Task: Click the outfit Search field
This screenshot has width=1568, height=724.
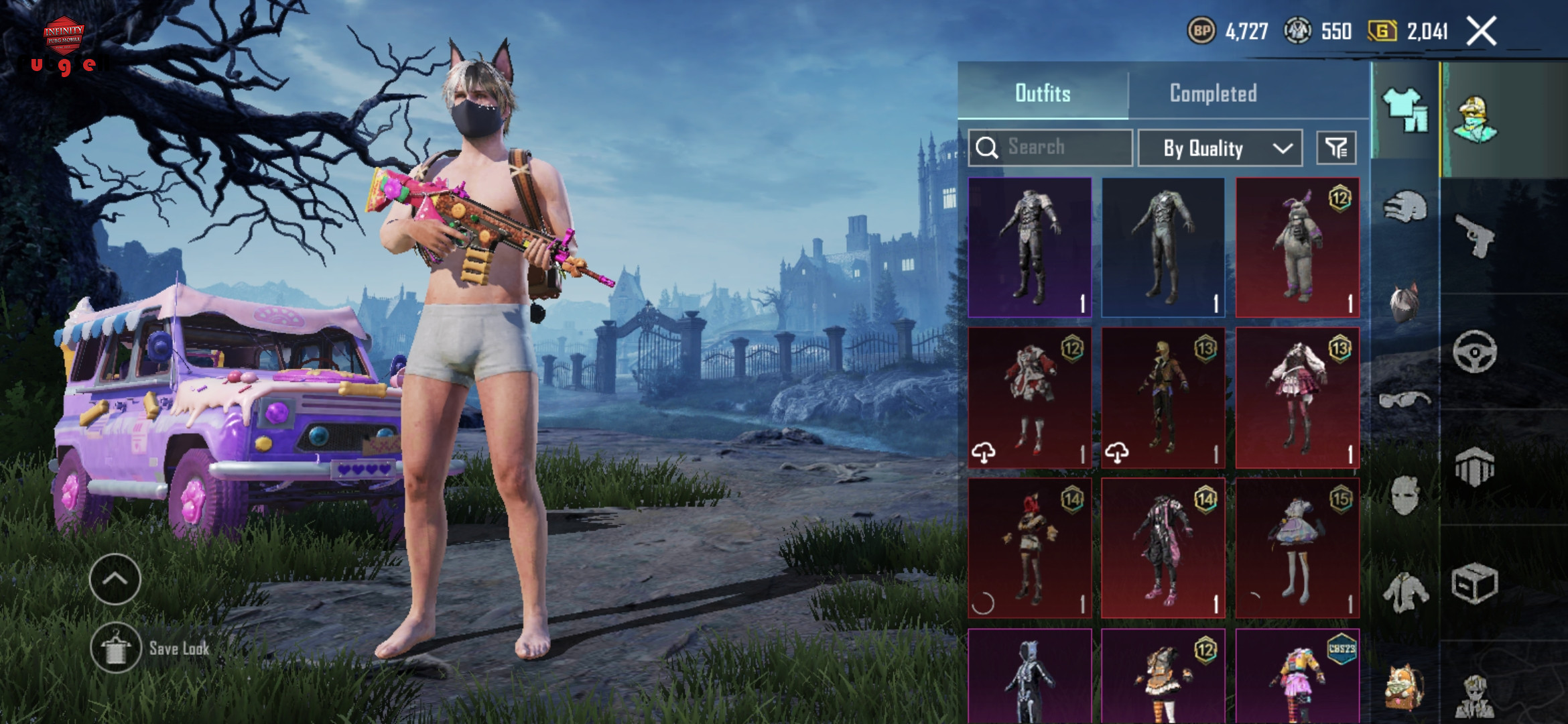Action: click(1051, 147)
